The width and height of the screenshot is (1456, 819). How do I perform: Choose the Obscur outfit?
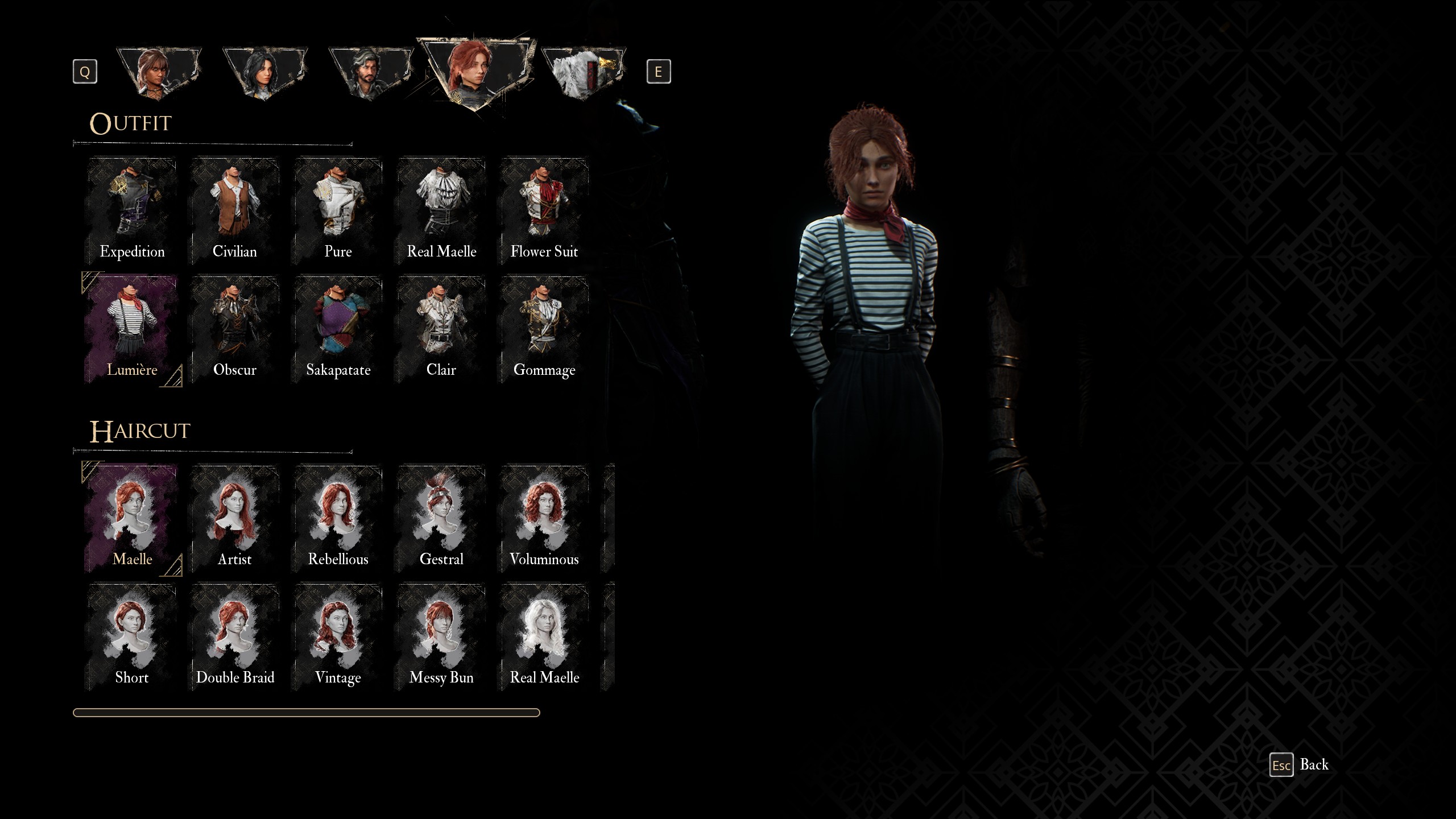235,329
